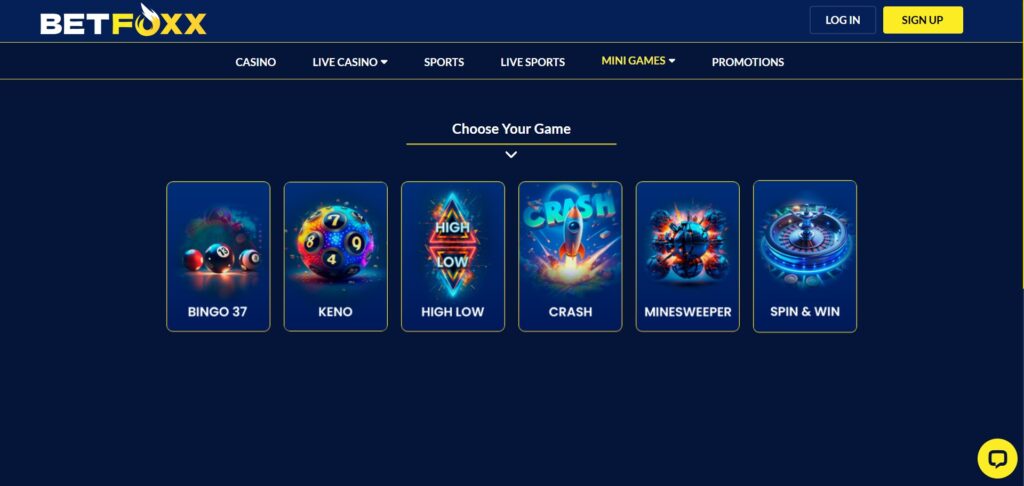
Task: Open the Minesweeper game tile
Action: click(x=688, y=256)
